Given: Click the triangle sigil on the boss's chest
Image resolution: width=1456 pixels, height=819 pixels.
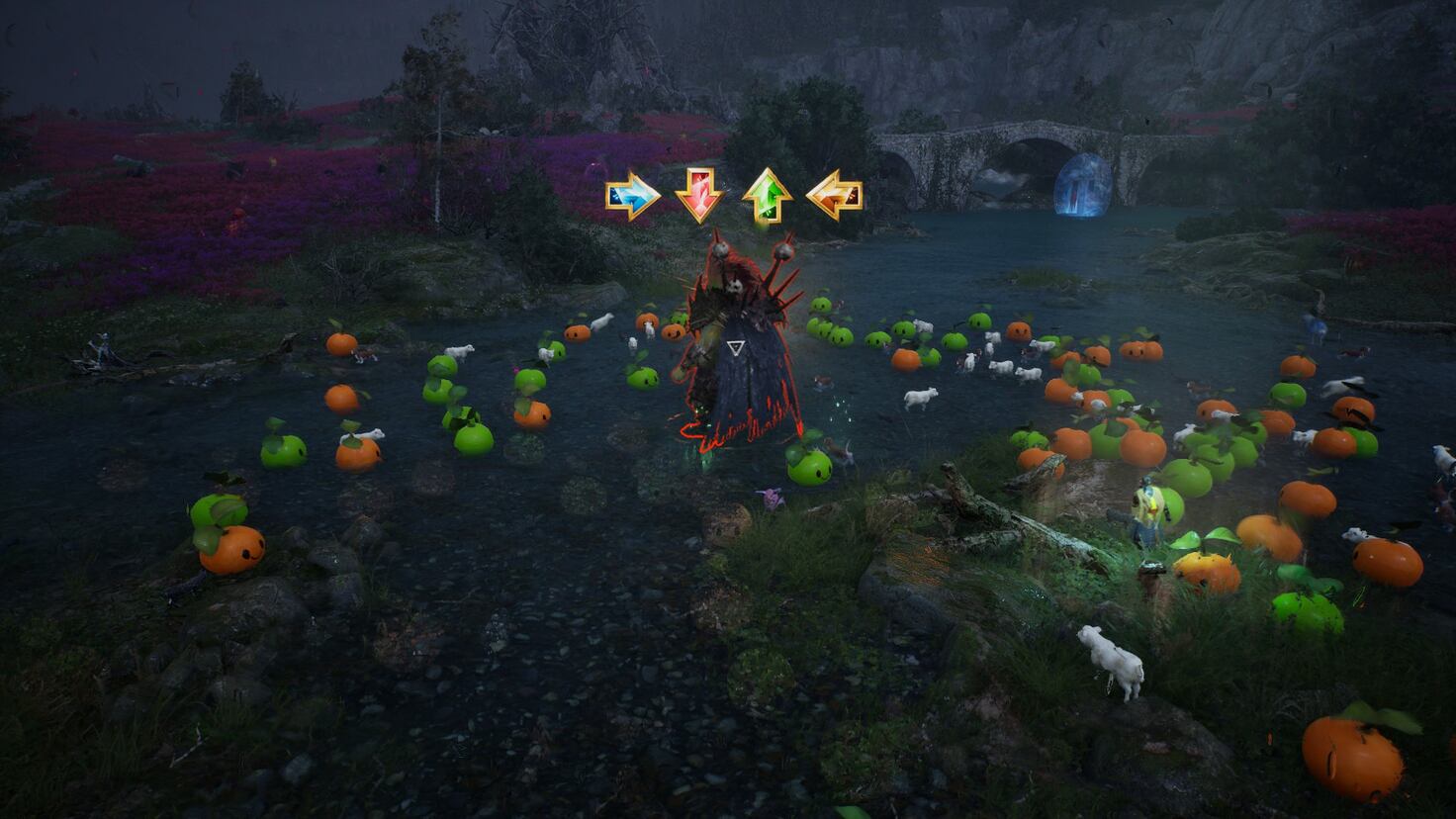Looking at the screenshot, I should 736,347.
